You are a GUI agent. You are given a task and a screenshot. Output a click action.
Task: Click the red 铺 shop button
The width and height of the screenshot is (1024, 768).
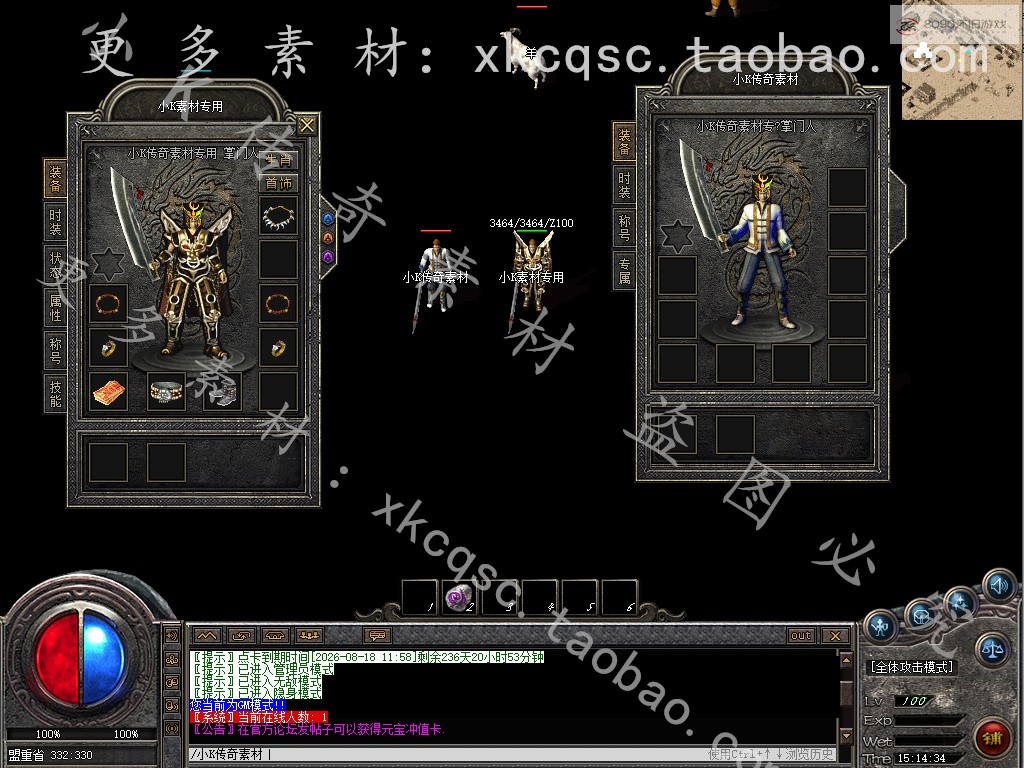tap(993, 739)
